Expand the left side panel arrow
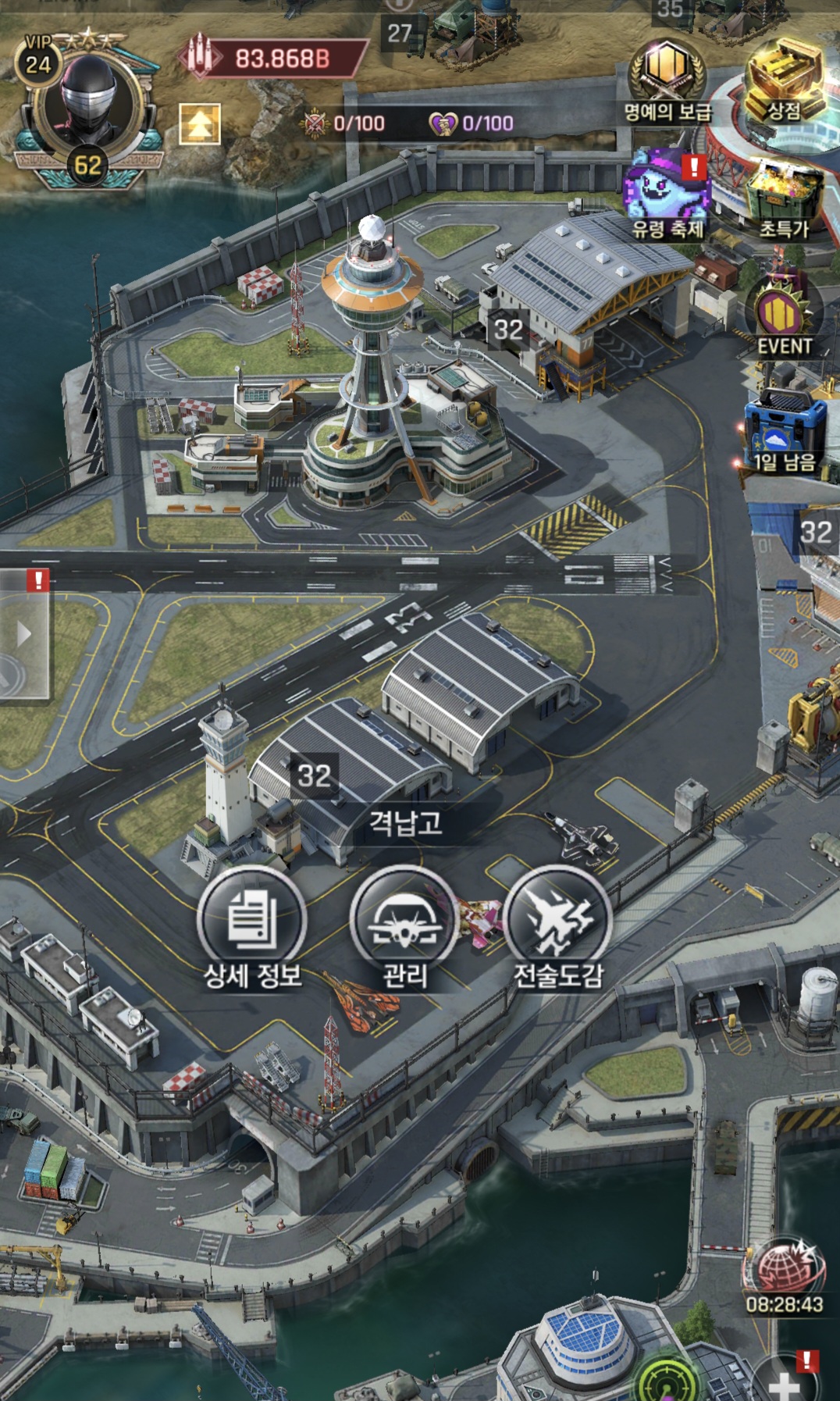The height and width of the screenshot is (1401, 840). (x=24, y=633)
